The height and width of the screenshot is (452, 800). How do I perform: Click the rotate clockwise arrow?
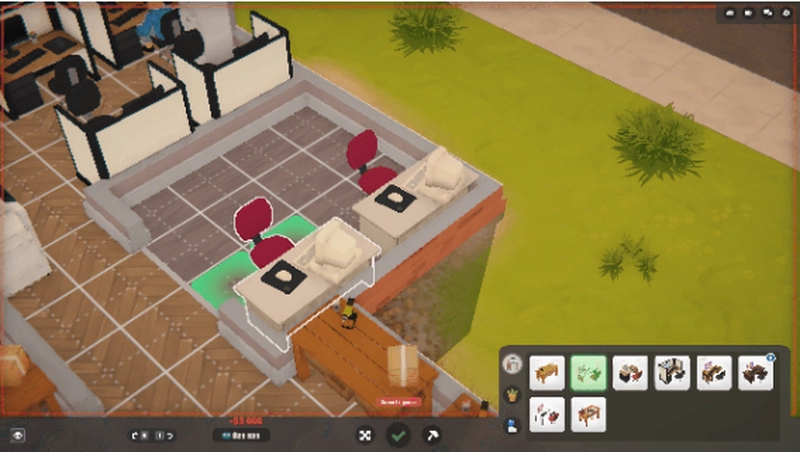[x=170, y=435]
